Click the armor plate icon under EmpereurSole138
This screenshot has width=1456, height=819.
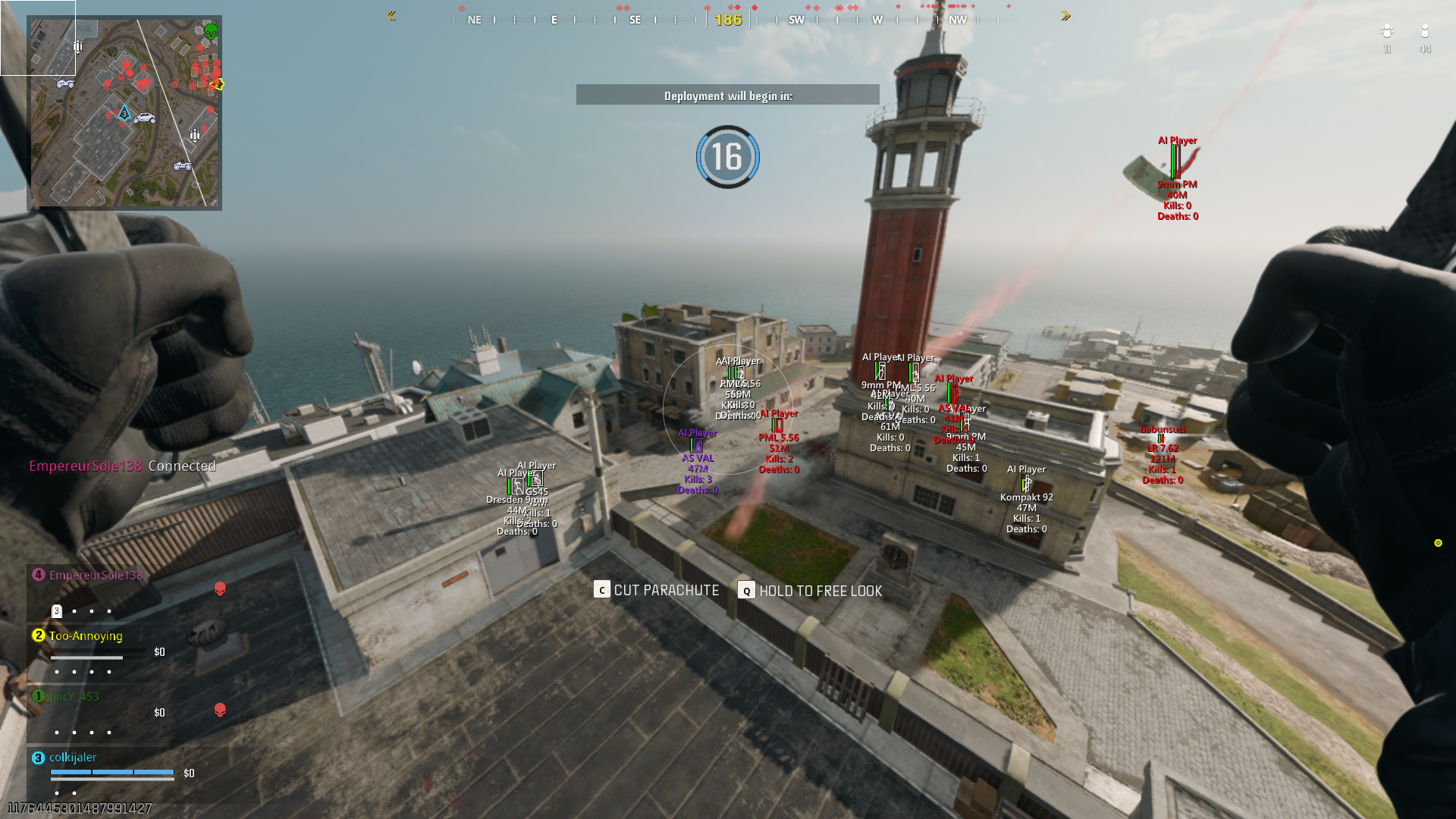pyautogui.click(x=58, y=610)
